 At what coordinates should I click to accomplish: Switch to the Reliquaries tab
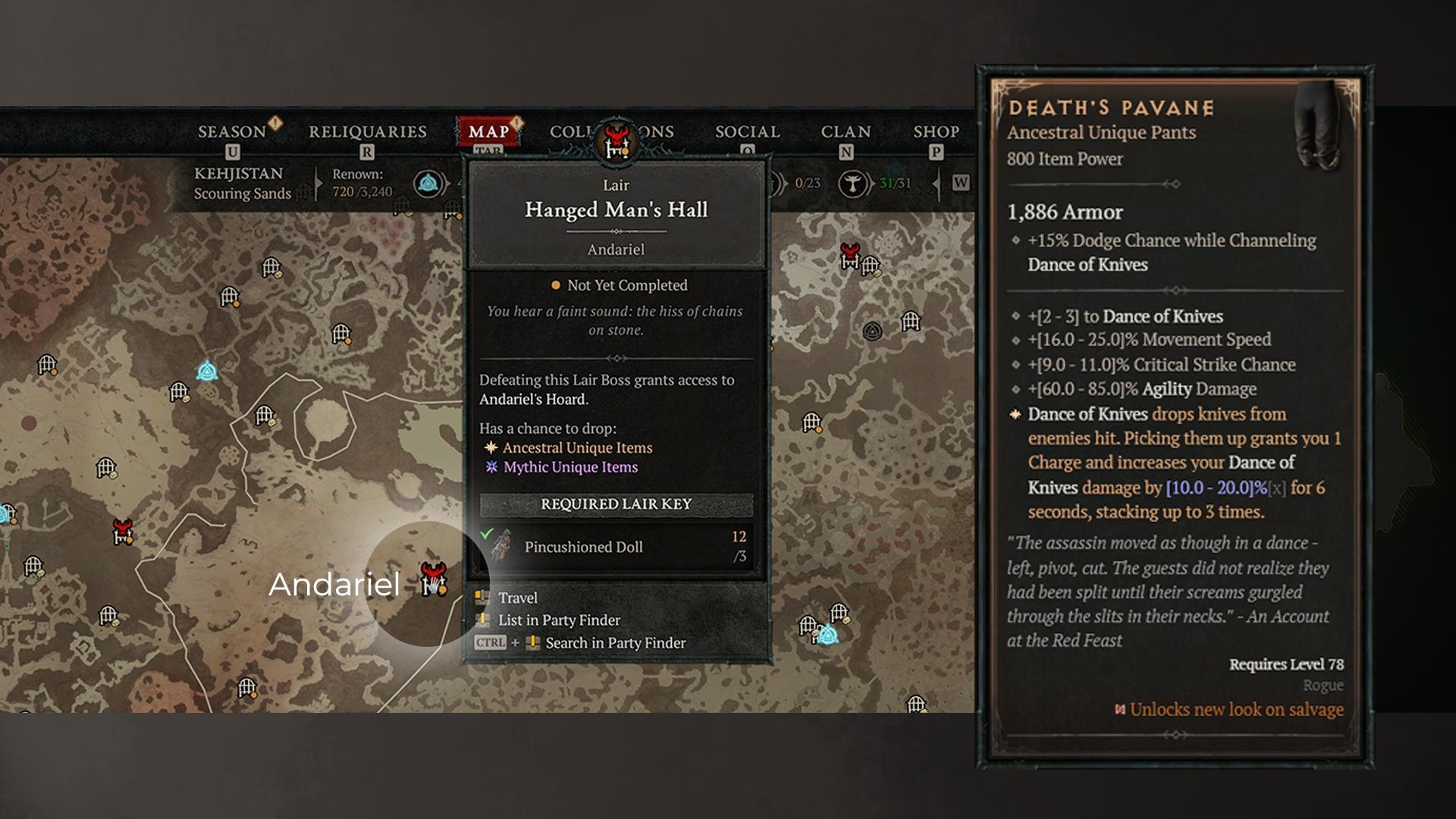pyautogui.click(x=367, y=130)
